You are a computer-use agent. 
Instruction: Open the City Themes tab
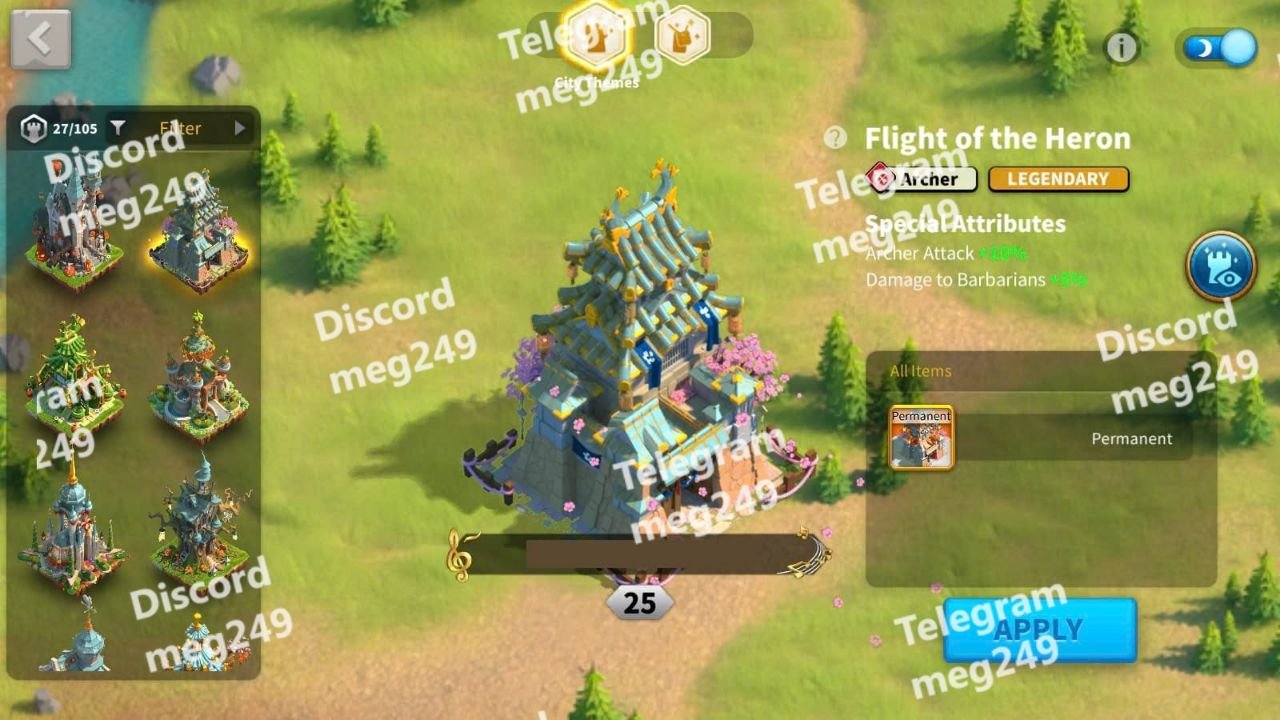coord(596,37)
